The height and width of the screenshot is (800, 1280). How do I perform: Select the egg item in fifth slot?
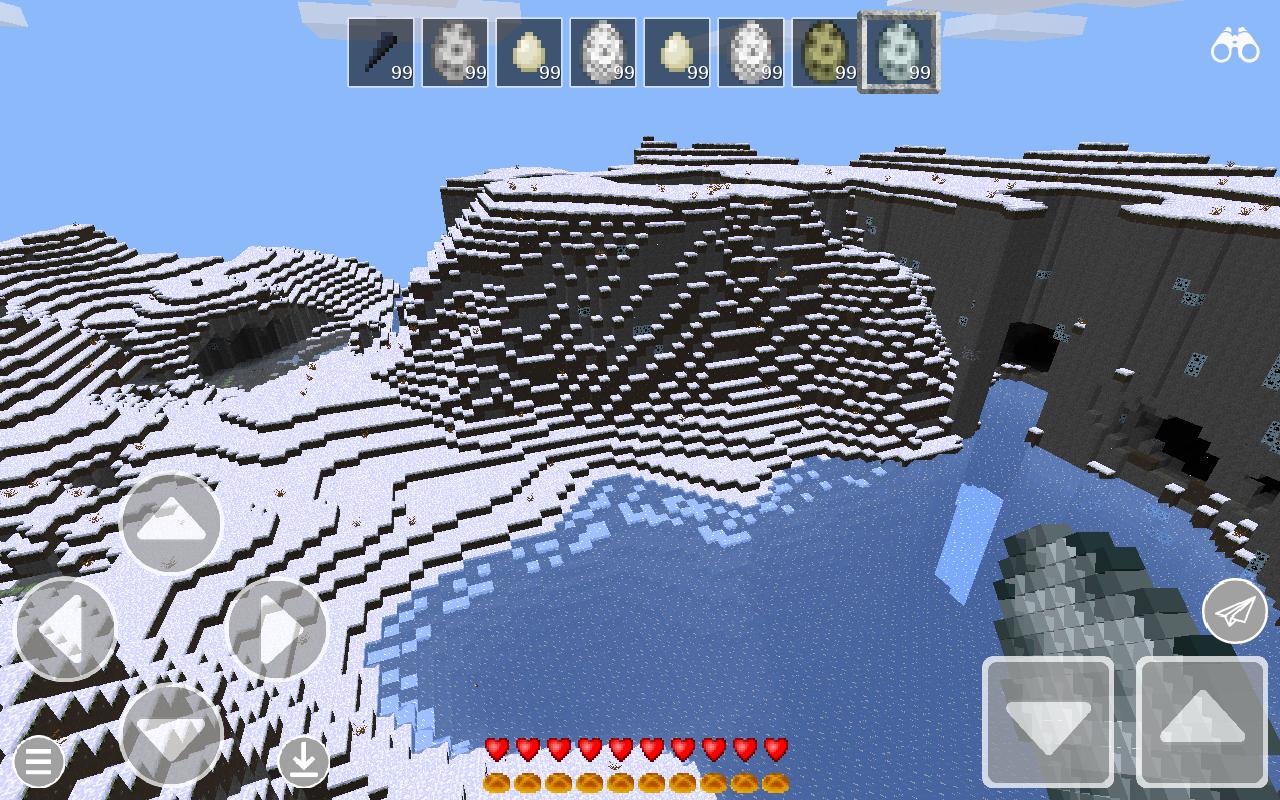pos(677,50)
